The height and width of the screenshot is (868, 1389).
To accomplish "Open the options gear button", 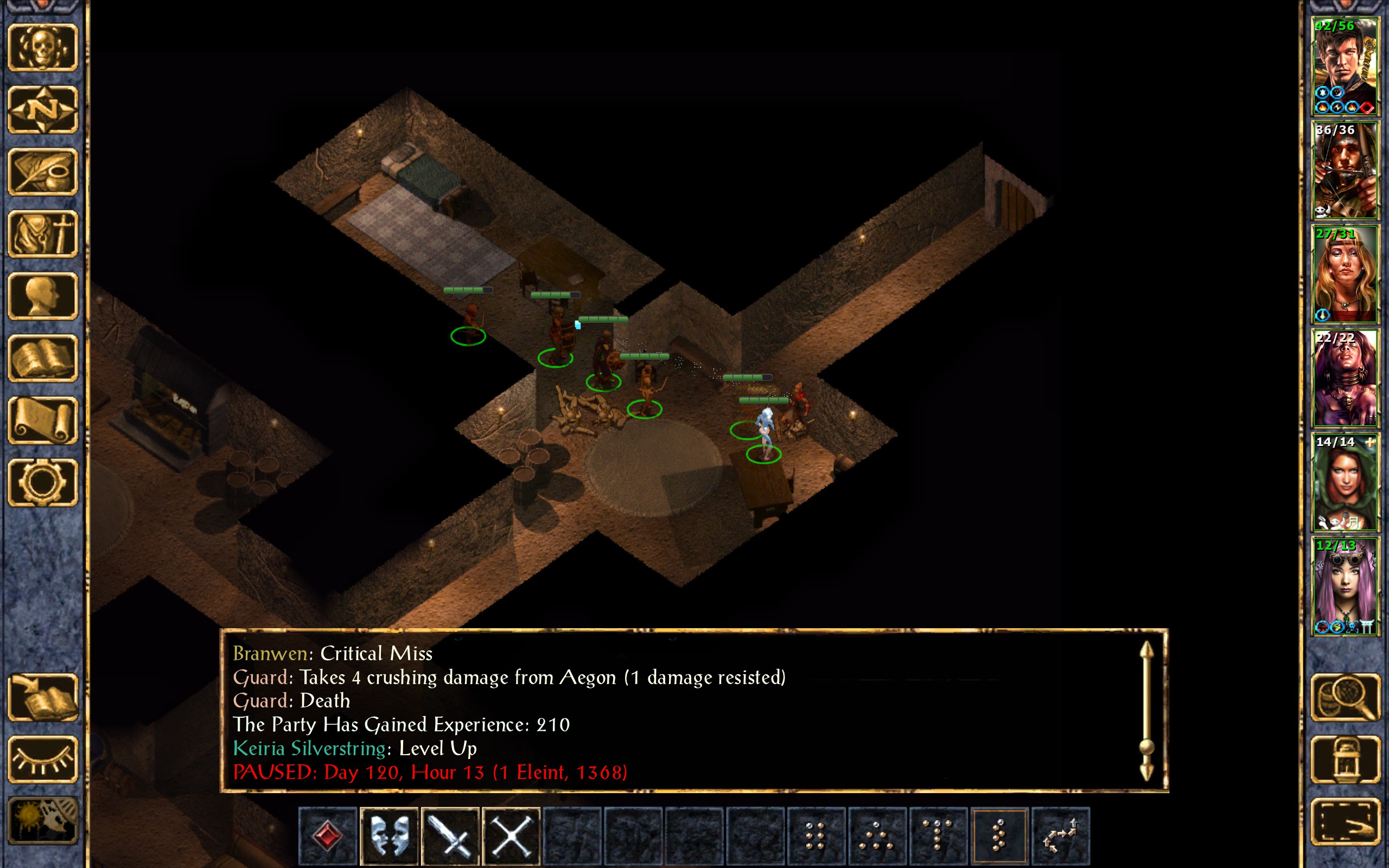I will pos(43,482).
